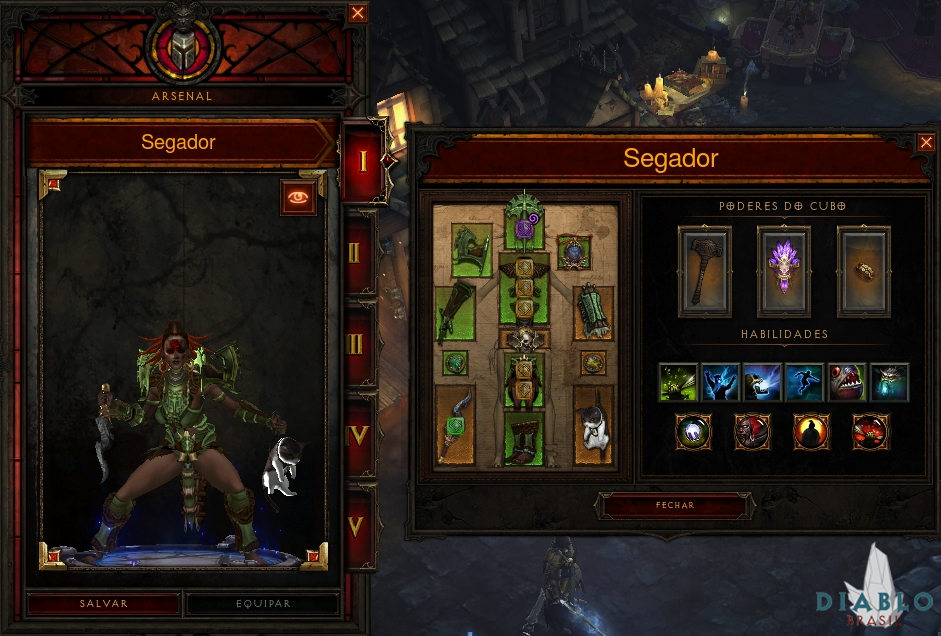
Task: Close the Segador build details panel
Action: click(x=926, y=143)
